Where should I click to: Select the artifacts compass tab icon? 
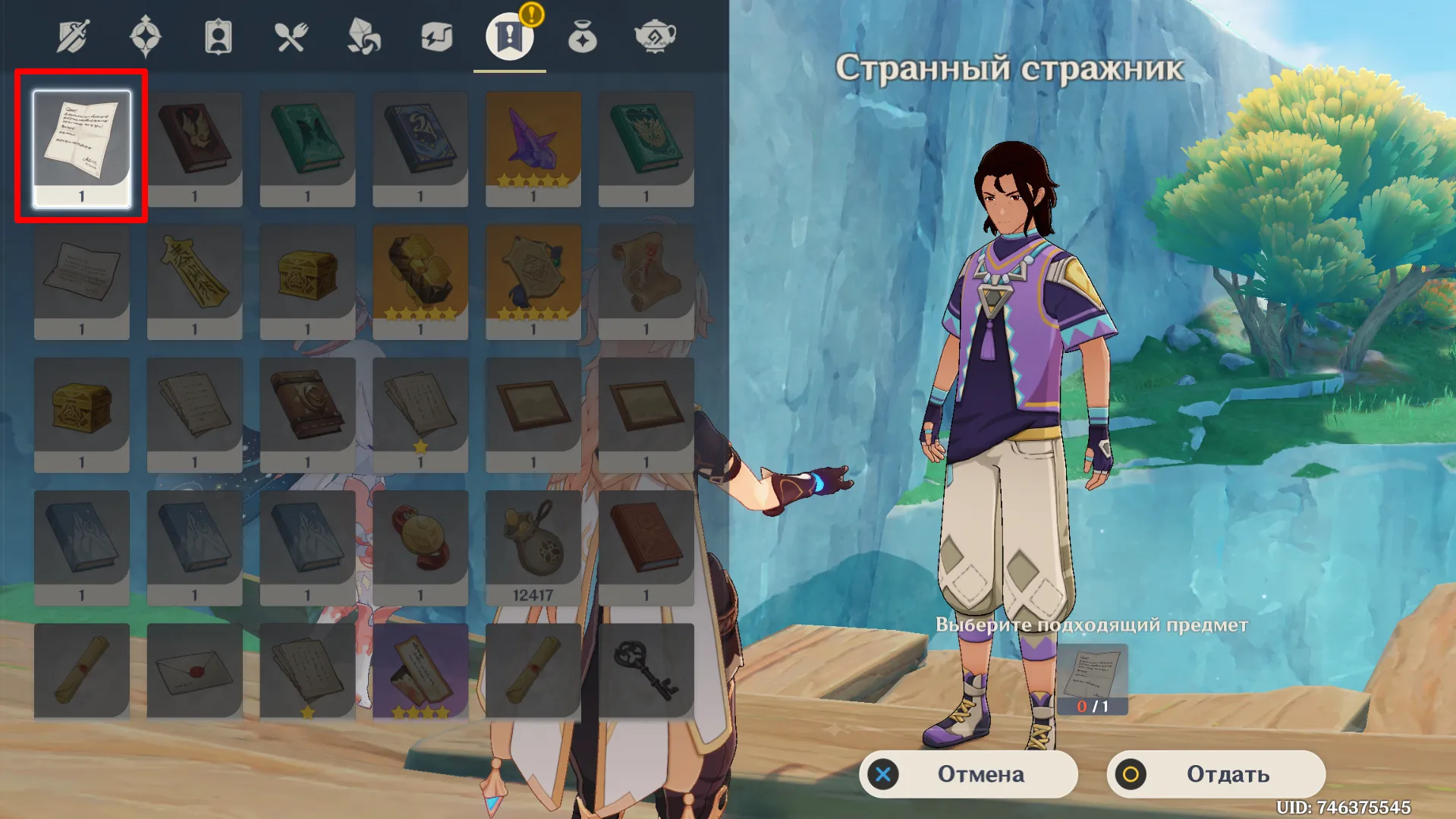146,34
